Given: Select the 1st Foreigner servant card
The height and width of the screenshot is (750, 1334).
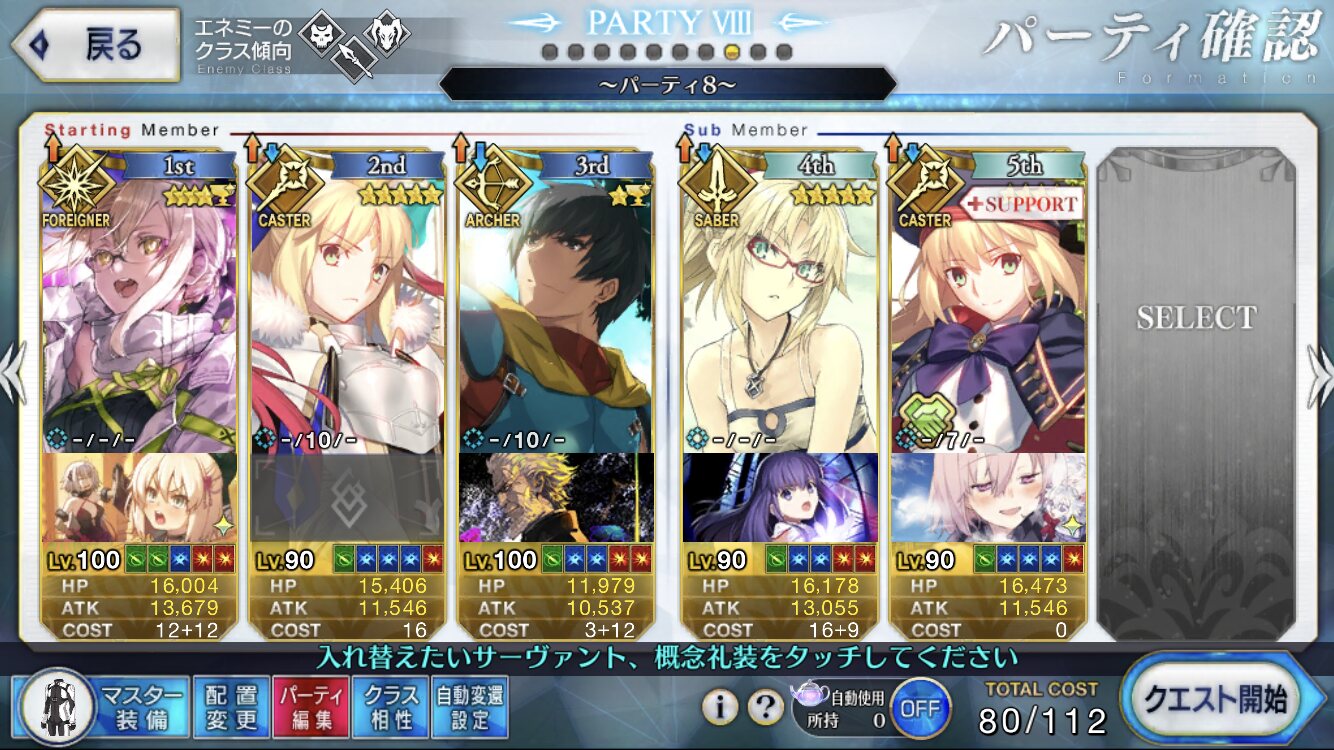Looking at the screenshot, I should [x=139, y=310].
